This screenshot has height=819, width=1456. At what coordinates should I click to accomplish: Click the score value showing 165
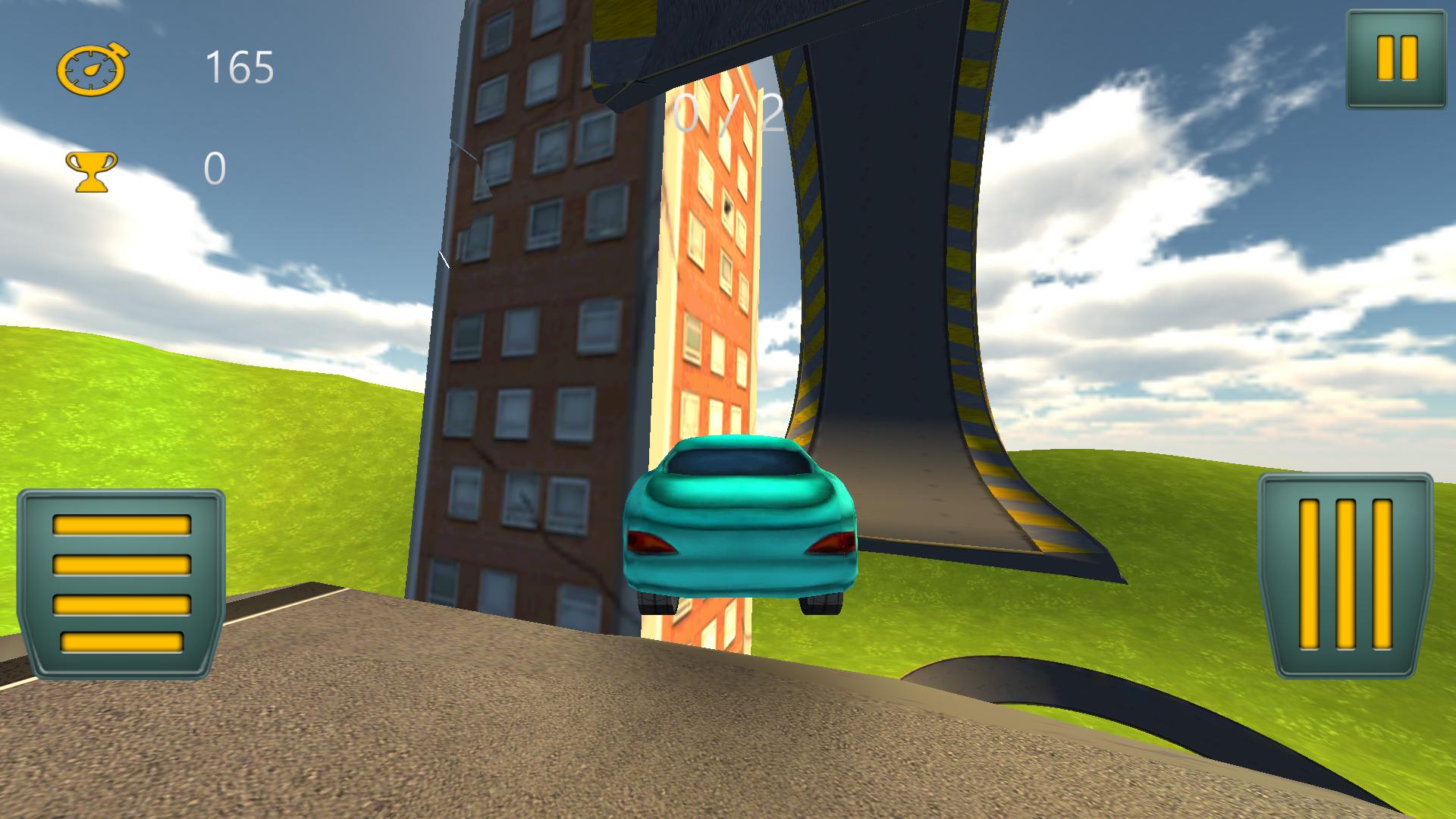(x=239, y=68)
